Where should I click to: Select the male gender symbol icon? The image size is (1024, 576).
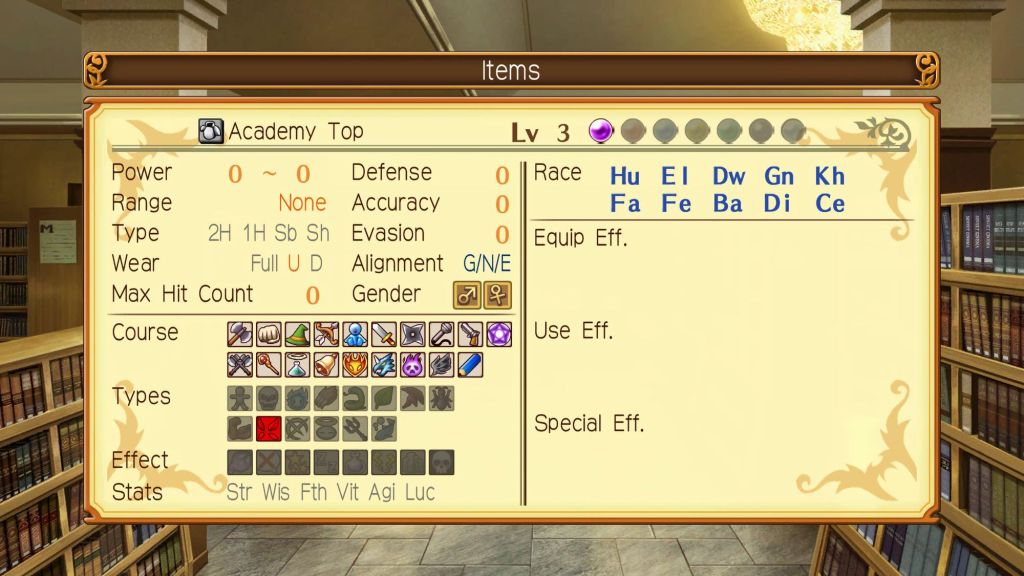click(468, 295)
